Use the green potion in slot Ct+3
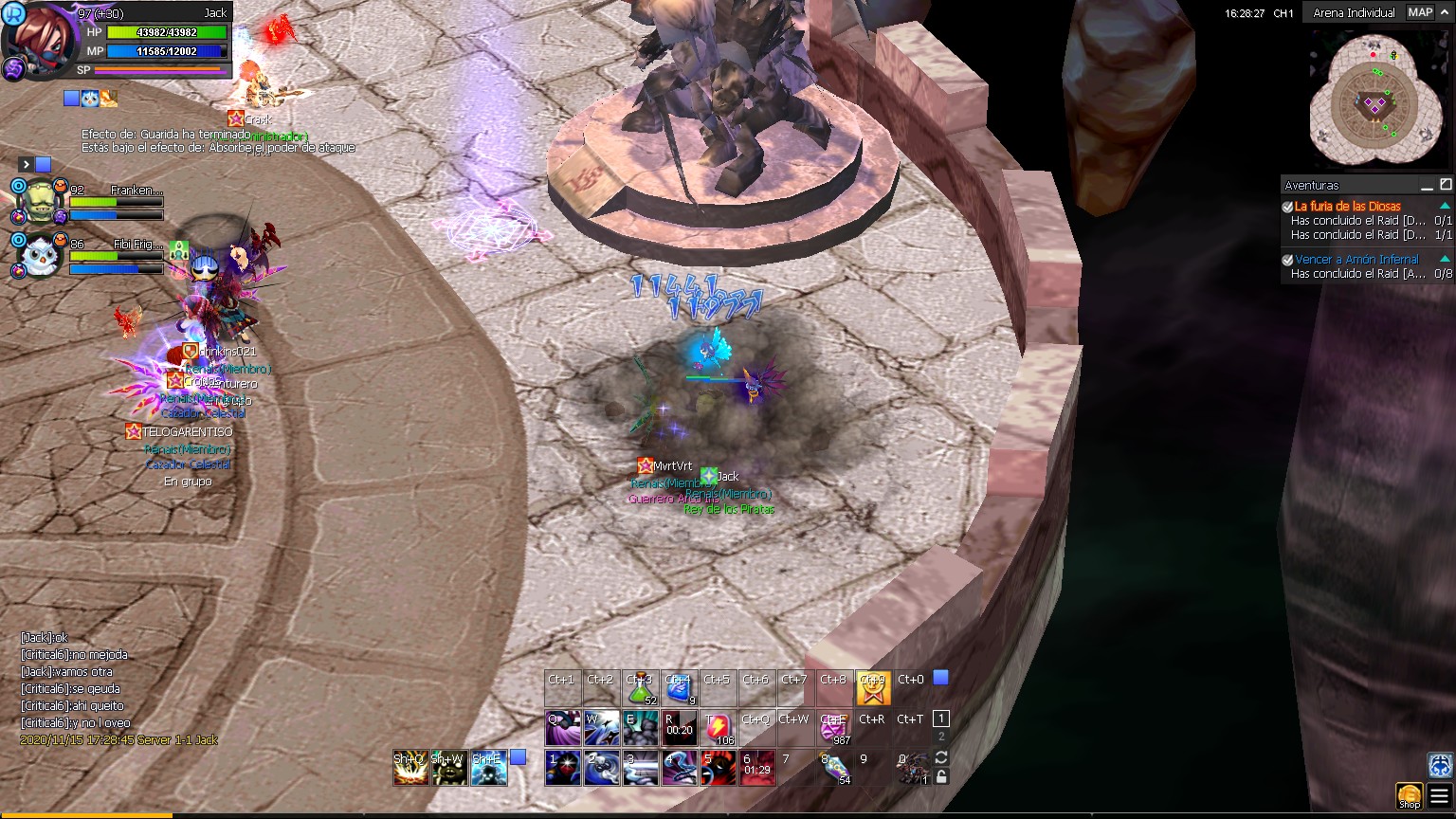The image size is (1456, 819). [641, 687]
